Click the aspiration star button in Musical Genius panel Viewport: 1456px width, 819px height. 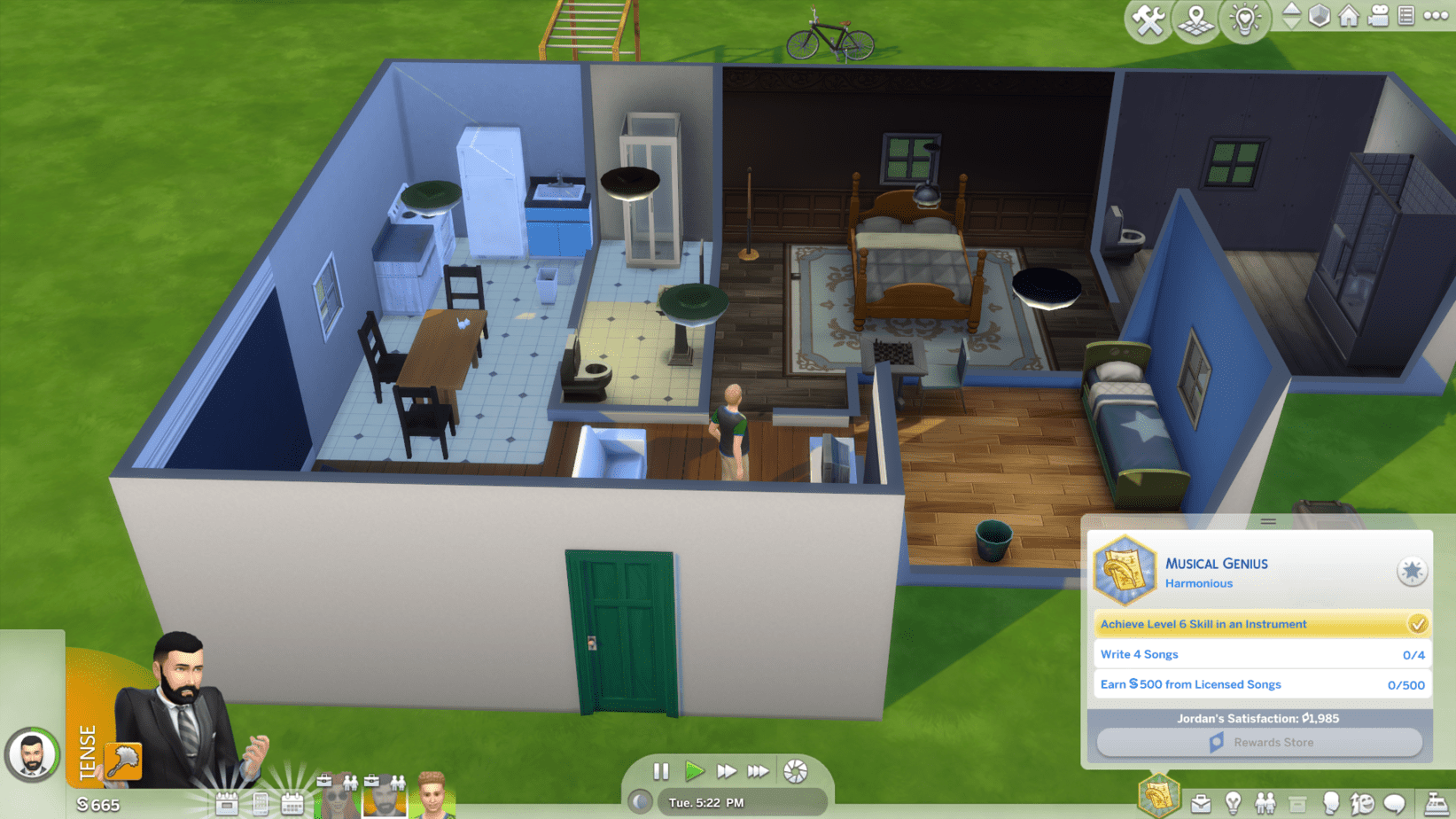(x=1411, y=571)
